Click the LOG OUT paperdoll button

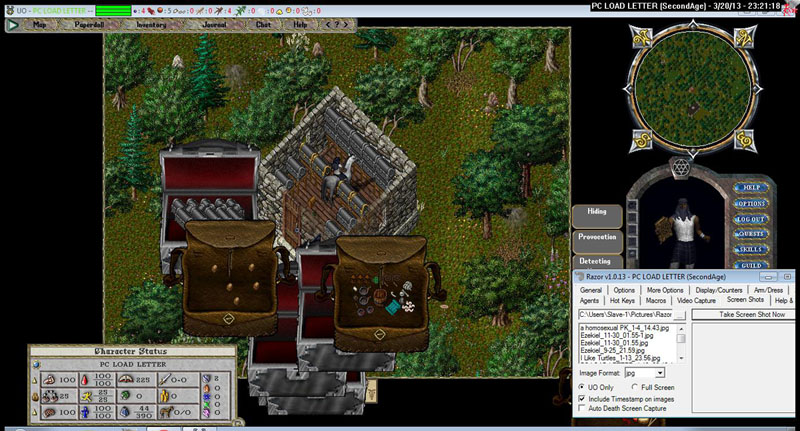coord(751,219)
